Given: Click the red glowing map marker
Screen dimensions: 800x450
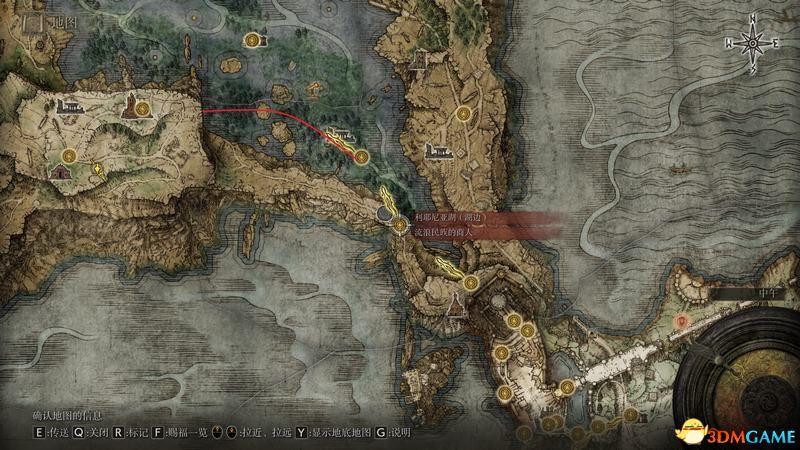Looking at the screenshot, I should click(x=682, y=322).
